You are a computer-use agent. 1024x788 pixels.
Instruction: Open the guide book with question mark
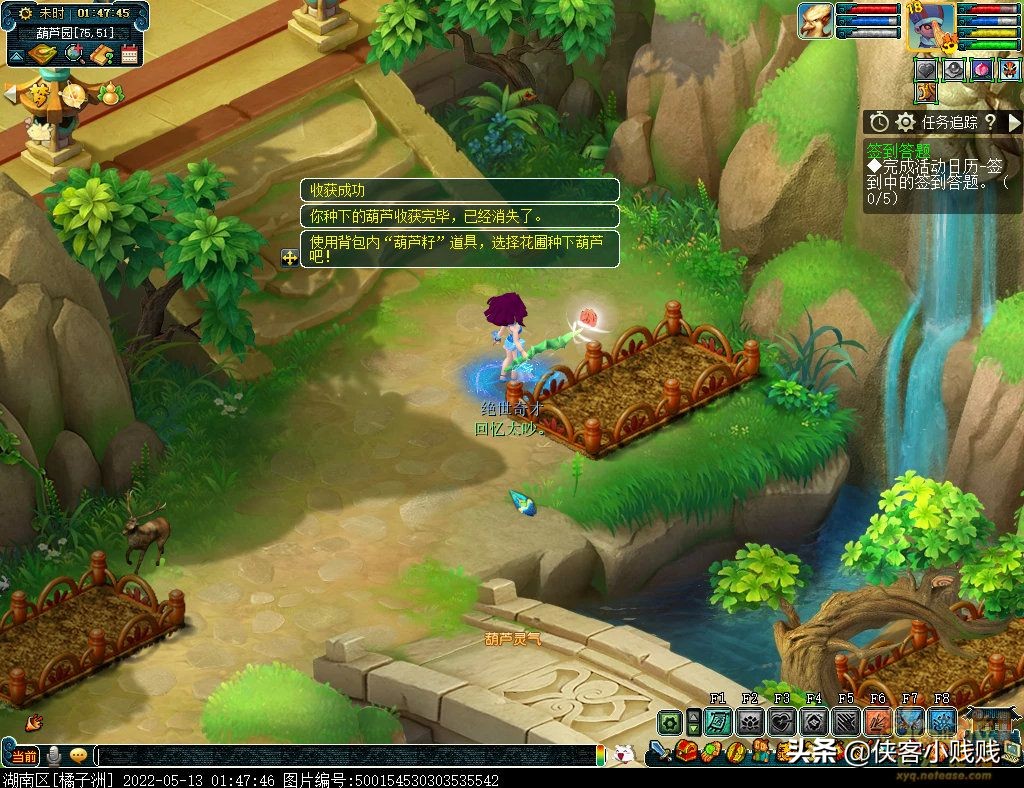[x=100, y=55]
